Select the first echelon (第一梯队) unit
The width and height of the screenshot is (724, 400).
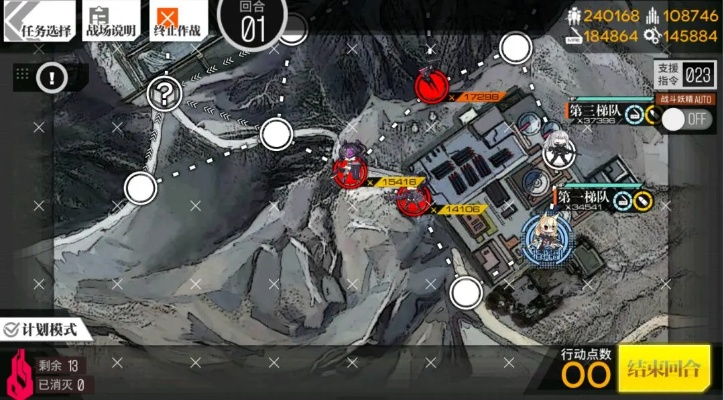[x=548, y=237]
